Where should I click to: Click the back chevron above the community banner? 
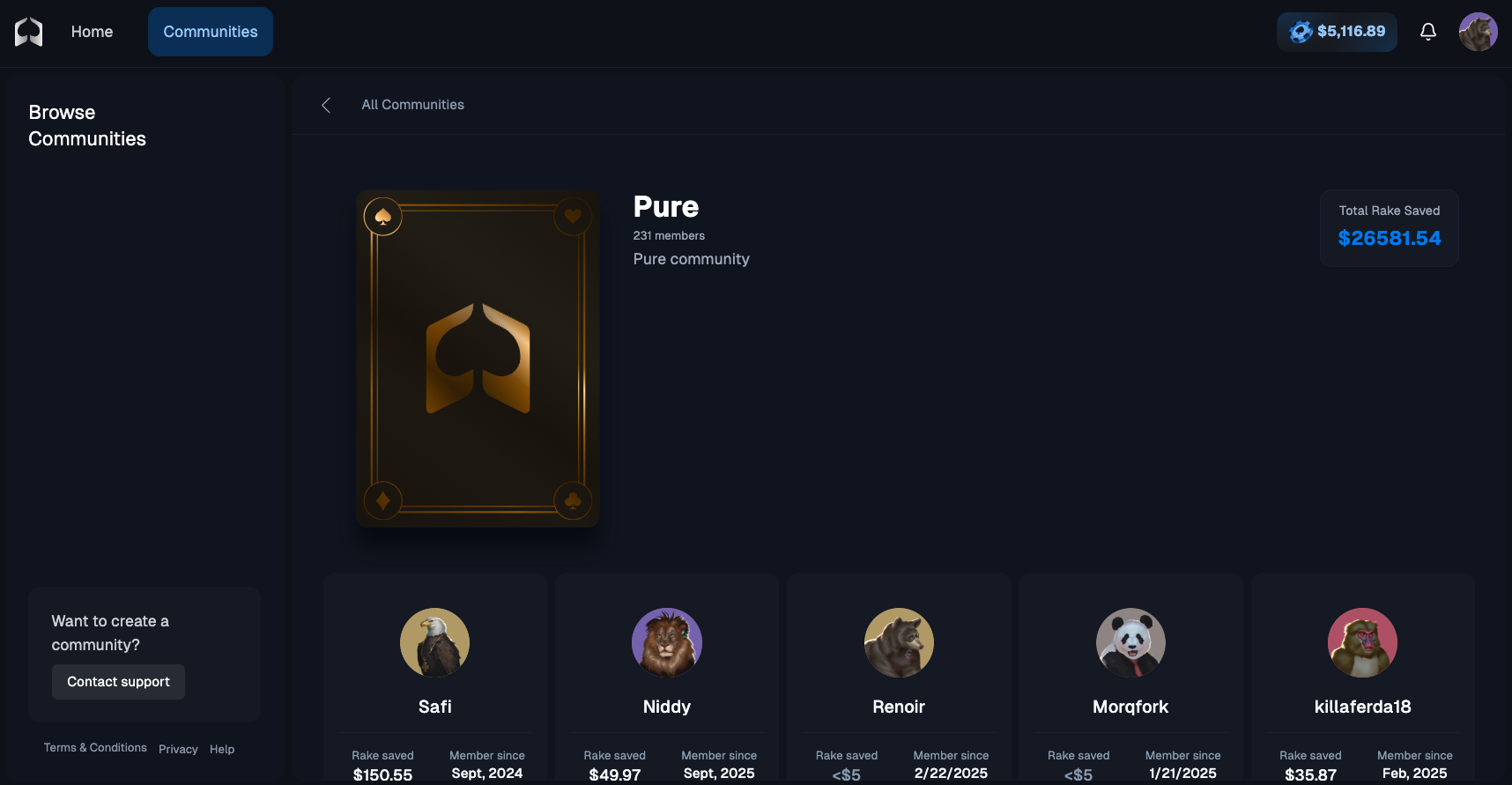326,104
